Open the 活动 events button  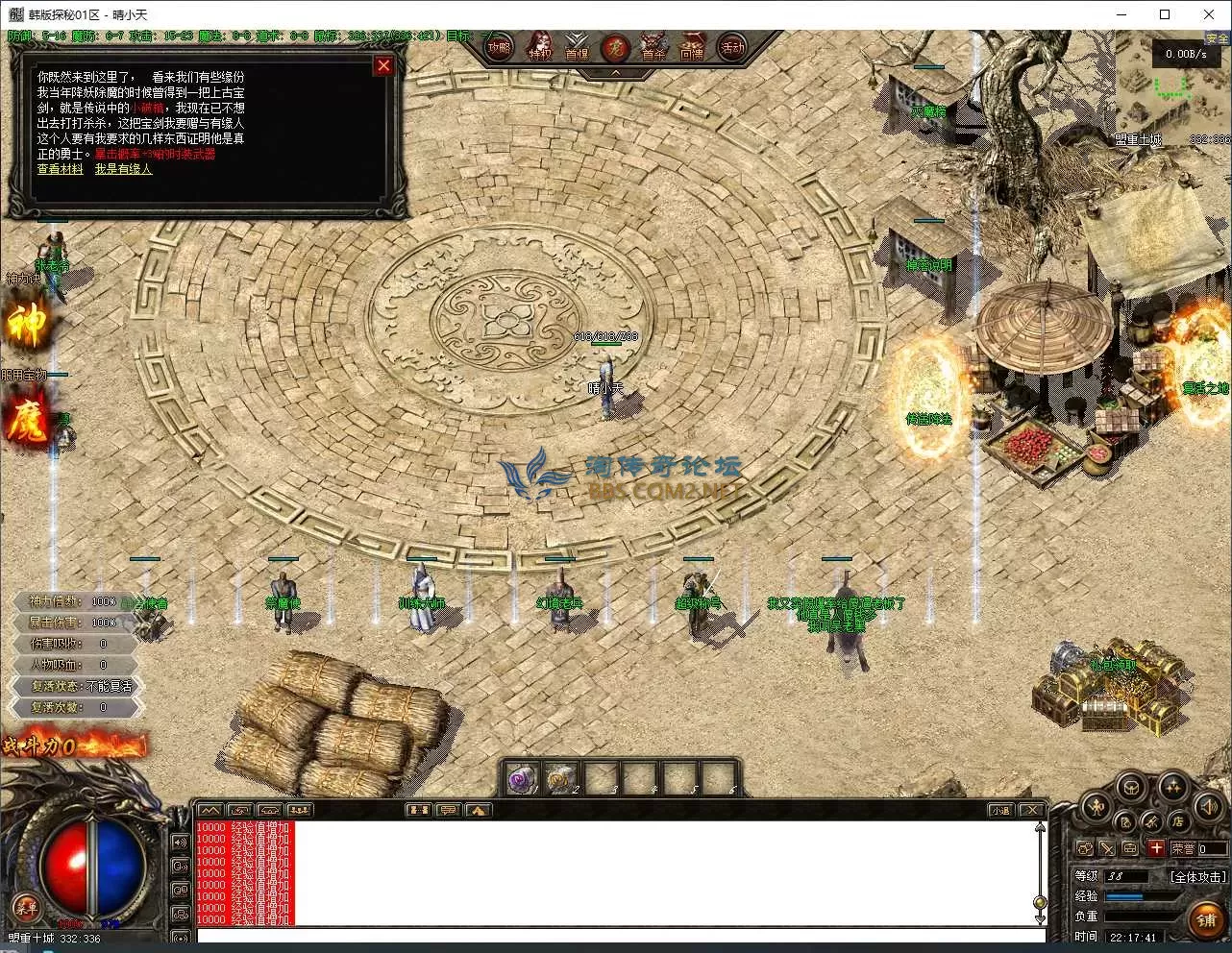[x=732, y=47]
